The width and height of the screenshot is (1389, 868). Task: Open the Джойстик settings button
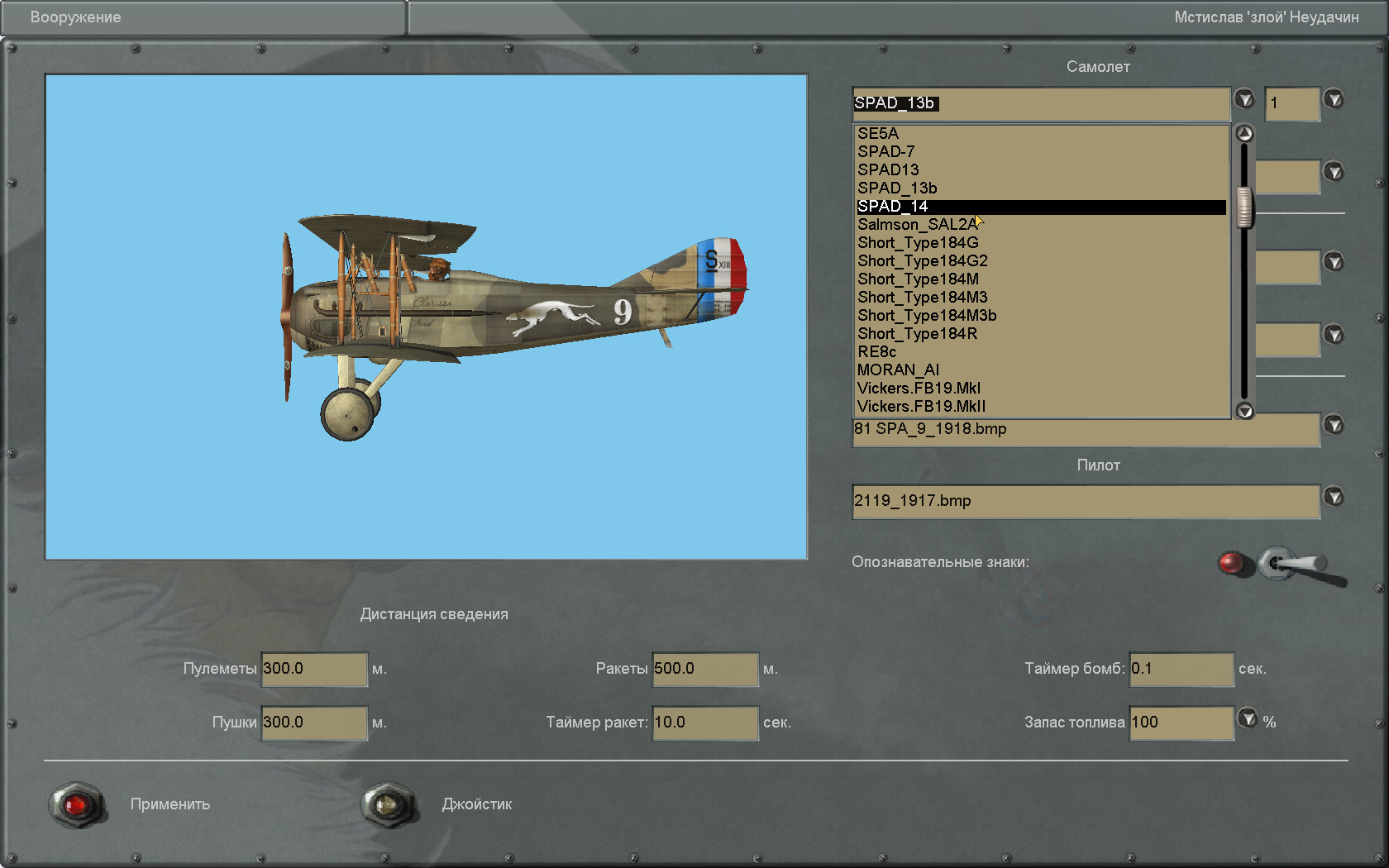pyautogui.click(x=389, y=804)
